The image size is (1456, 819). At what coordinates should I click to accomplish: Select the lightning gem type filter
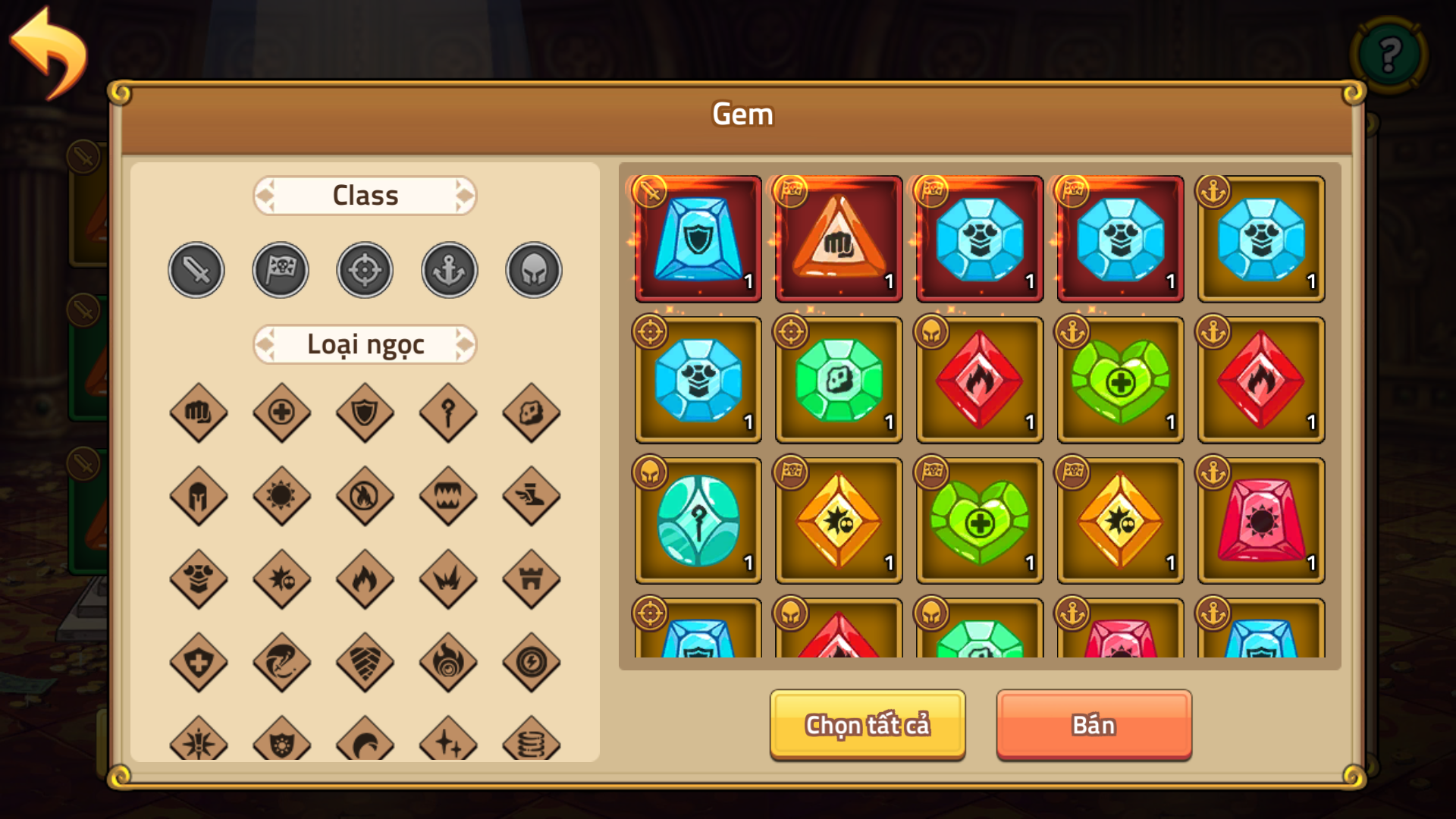(x=531, y=664)
